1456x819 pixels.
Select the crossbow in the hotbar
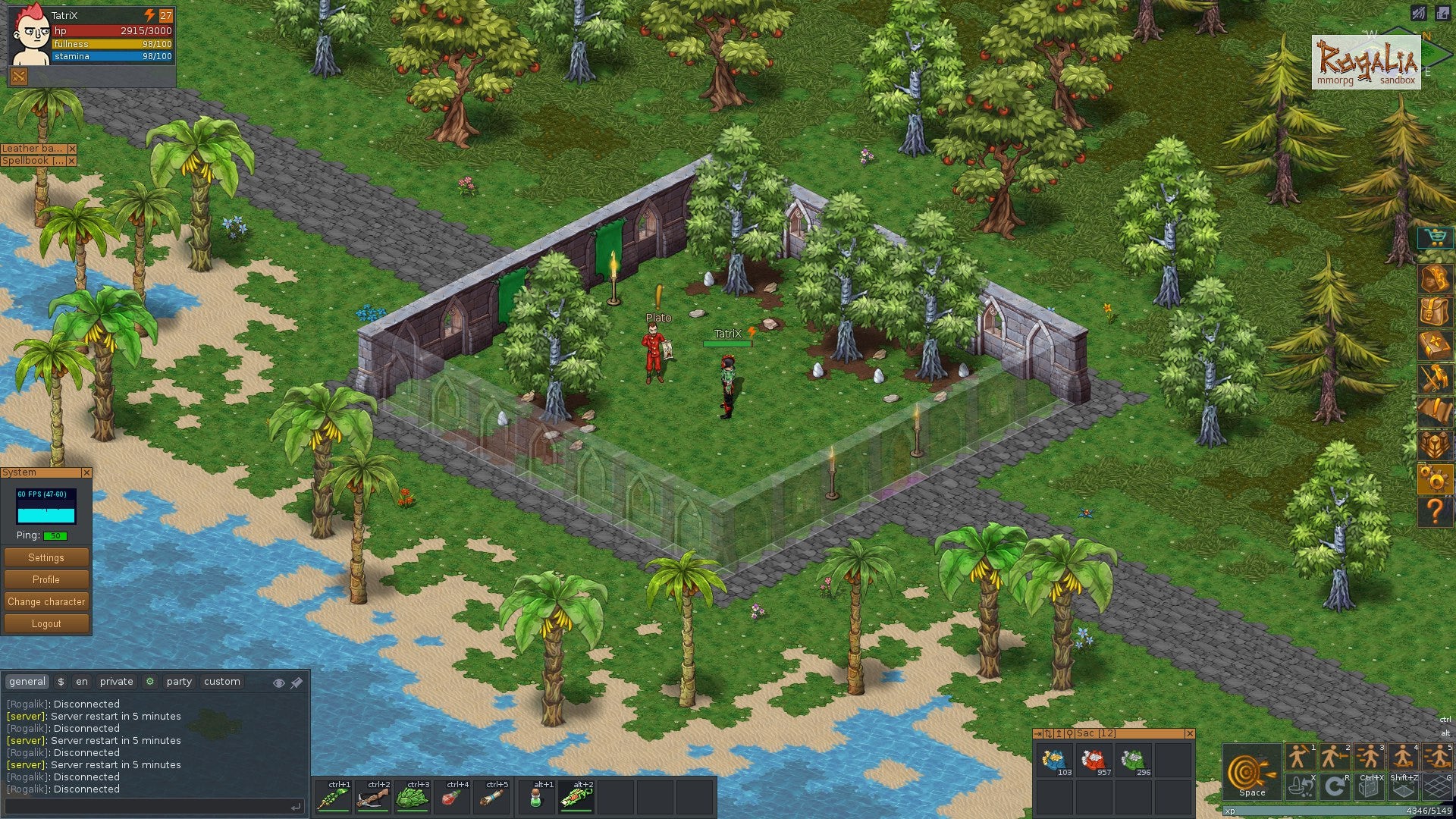coord(373,798)
